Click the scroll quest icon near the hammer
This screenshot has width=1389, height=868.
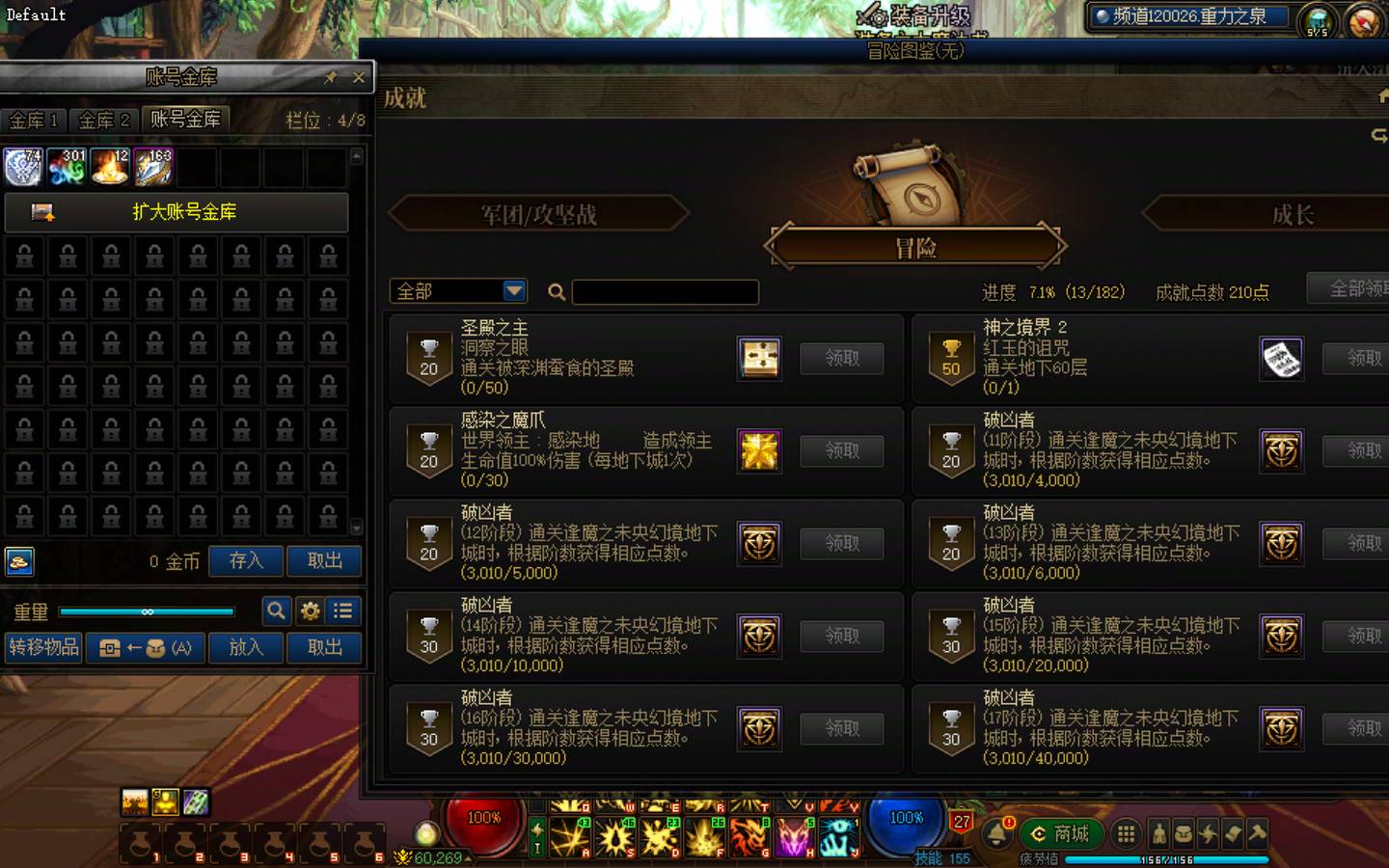tap(1233, 835)
